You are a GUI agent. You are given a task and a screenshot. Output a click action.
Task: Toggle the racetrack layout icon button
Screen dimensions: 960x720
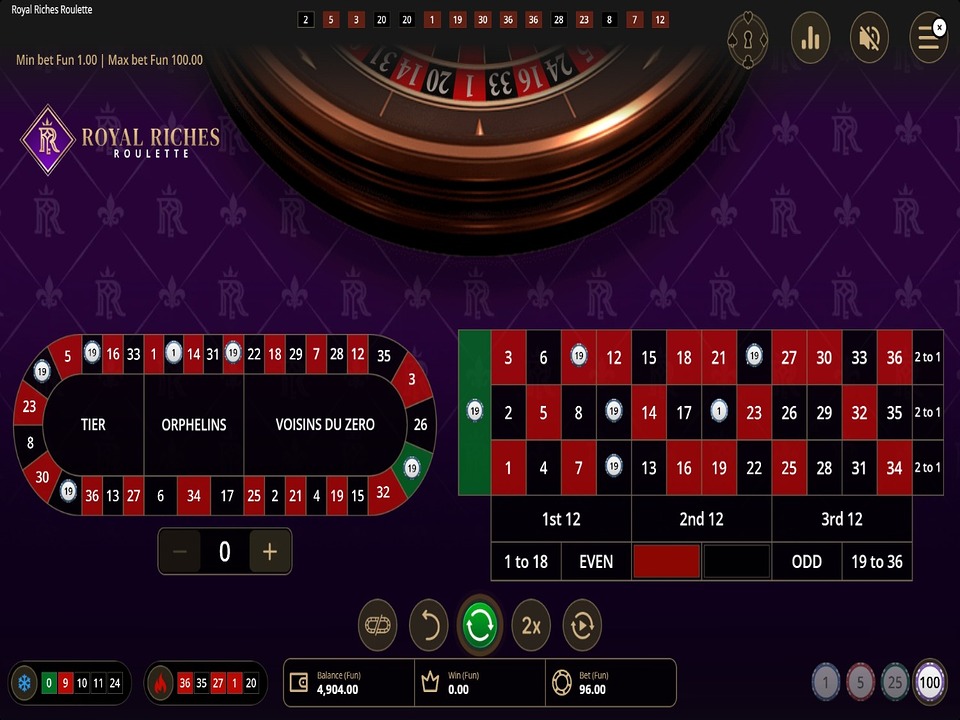377,625
